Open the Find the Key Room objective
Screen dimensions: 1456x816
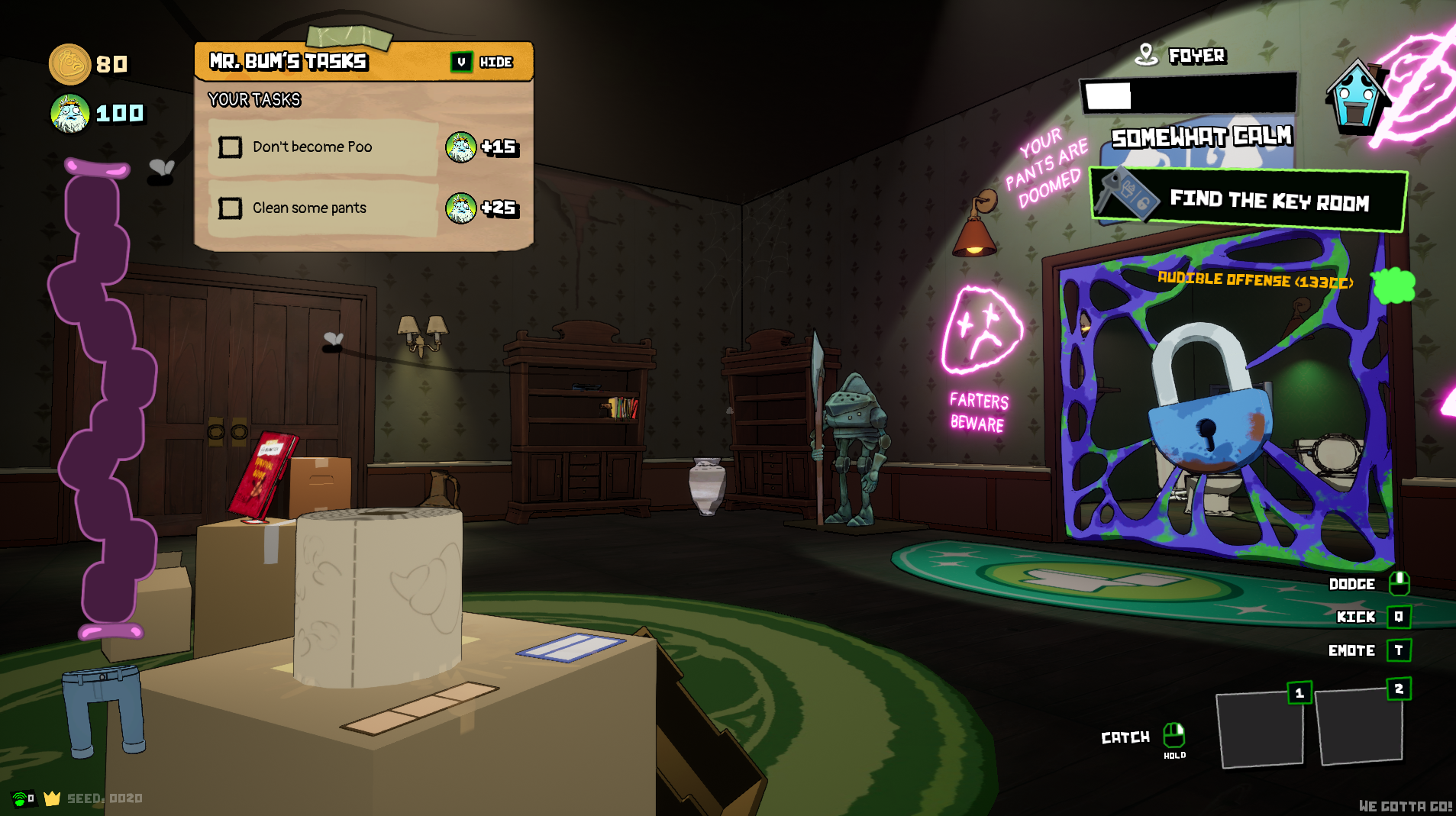(x=1248, y=199)
